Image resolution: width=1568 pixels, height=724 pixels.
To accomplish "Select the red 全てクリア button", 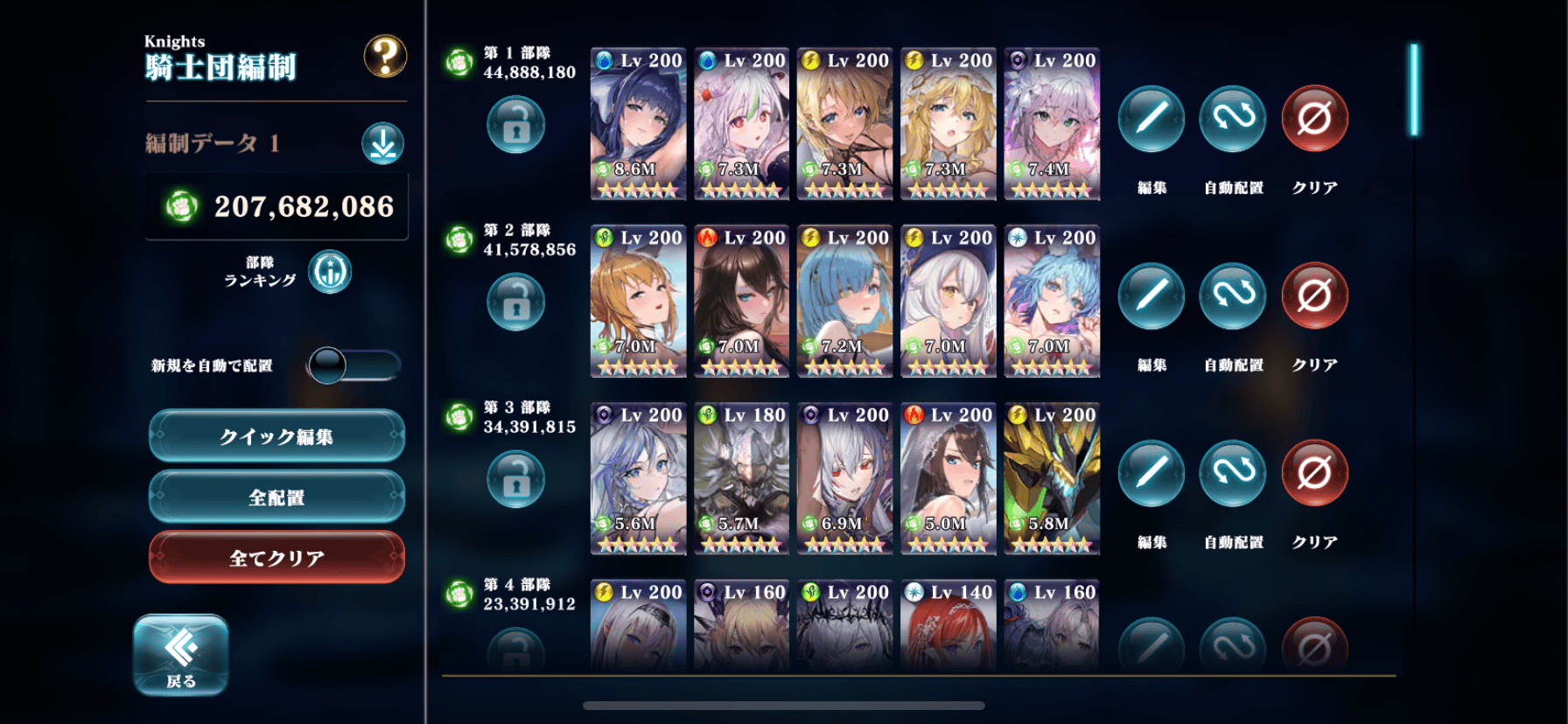I will (x=276, y=557).
